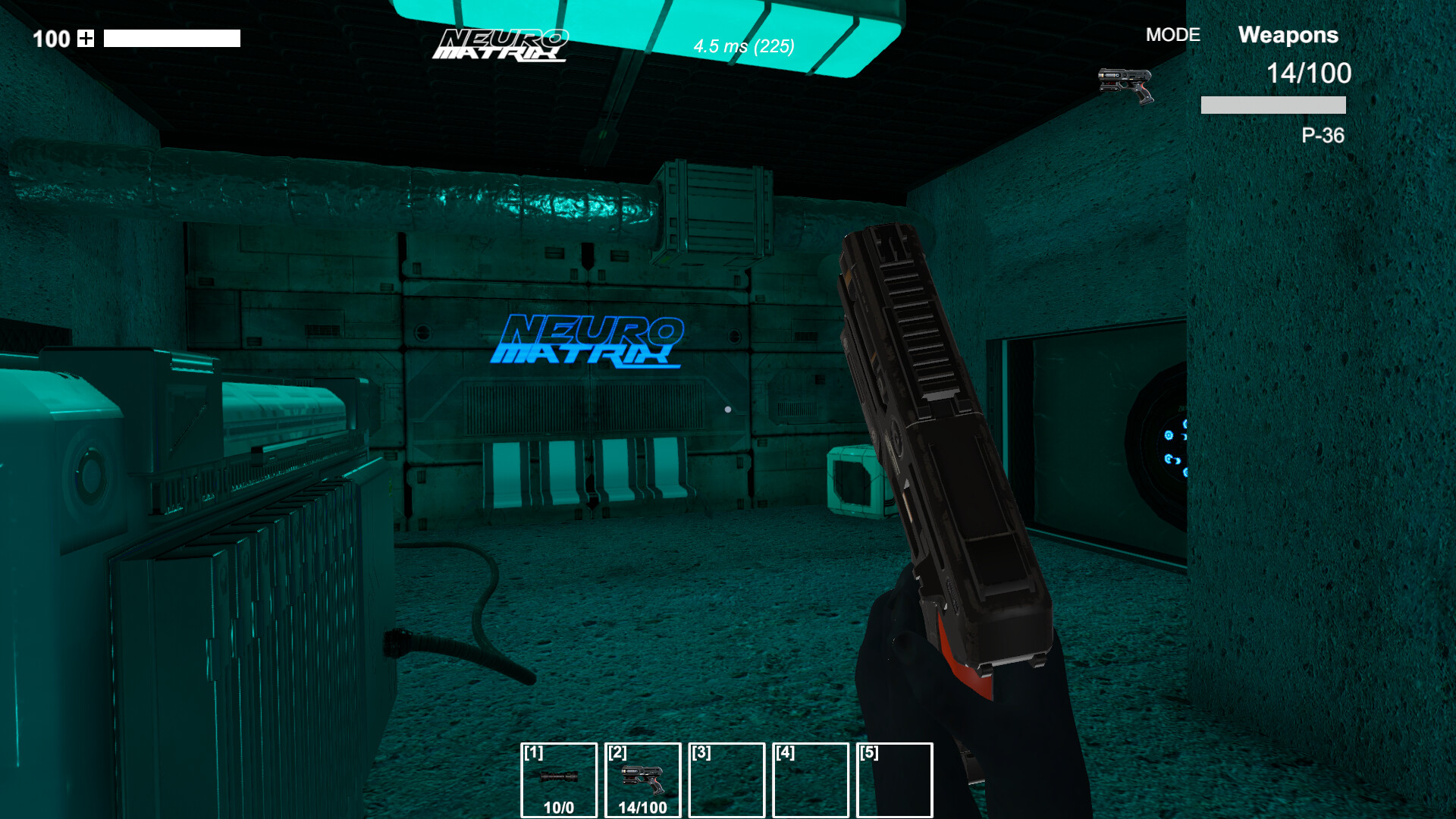The width and height of the screenshot is (1456, 819).
Task: Select the suppressor icon in slot [1]
Action: tap(558, 777)
